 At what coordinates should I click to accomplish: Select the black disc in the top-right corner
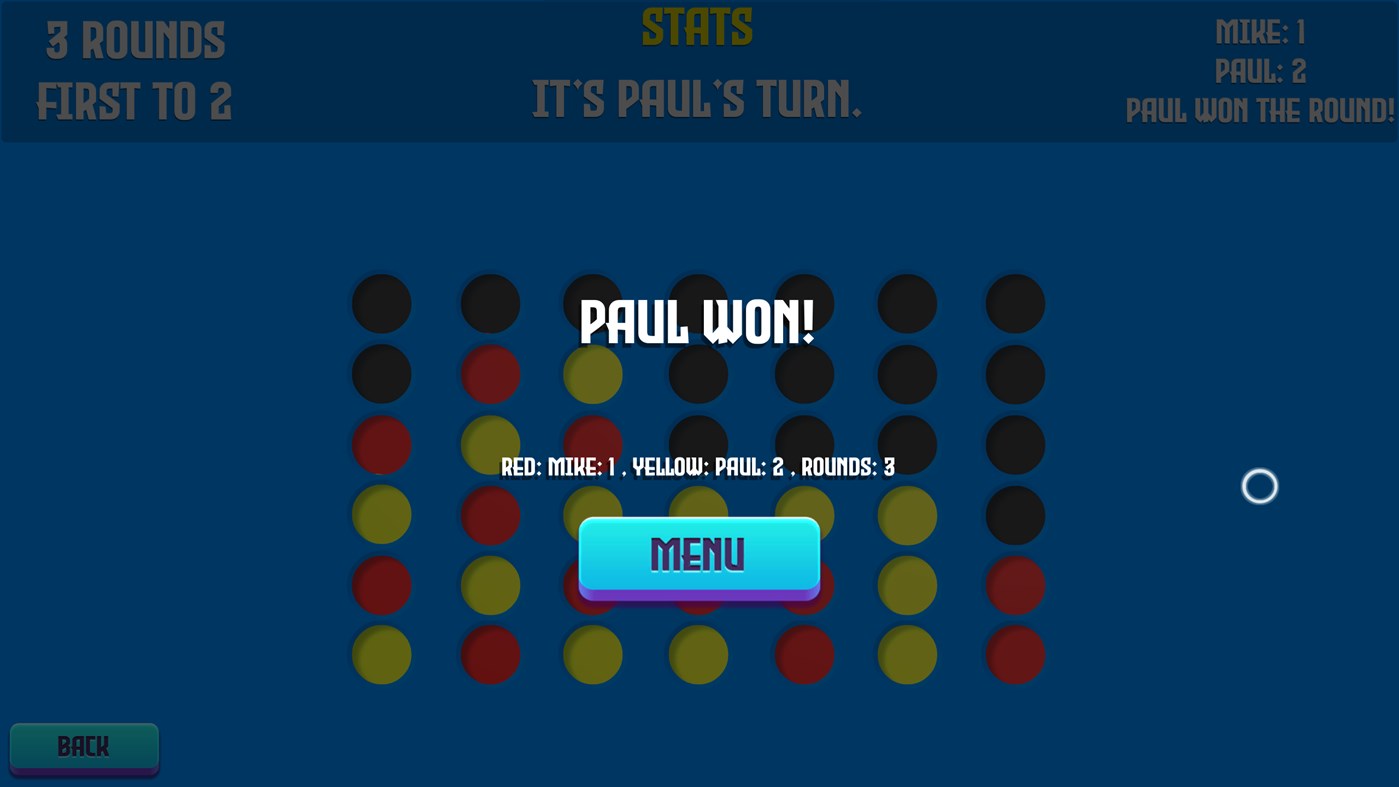pos(1015,304)
